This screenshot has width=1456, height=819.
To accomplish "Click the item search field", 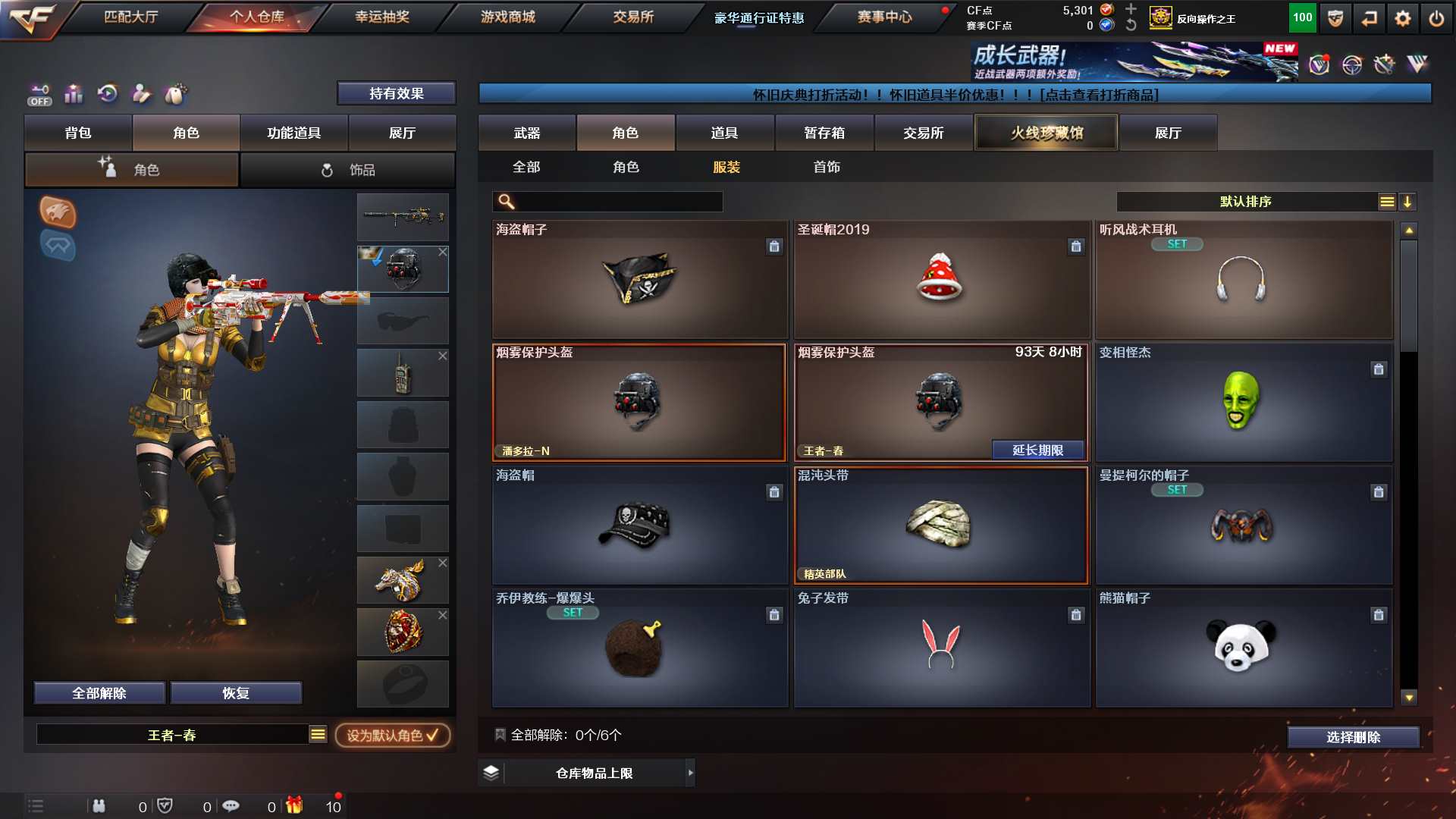I will point(618,202).
